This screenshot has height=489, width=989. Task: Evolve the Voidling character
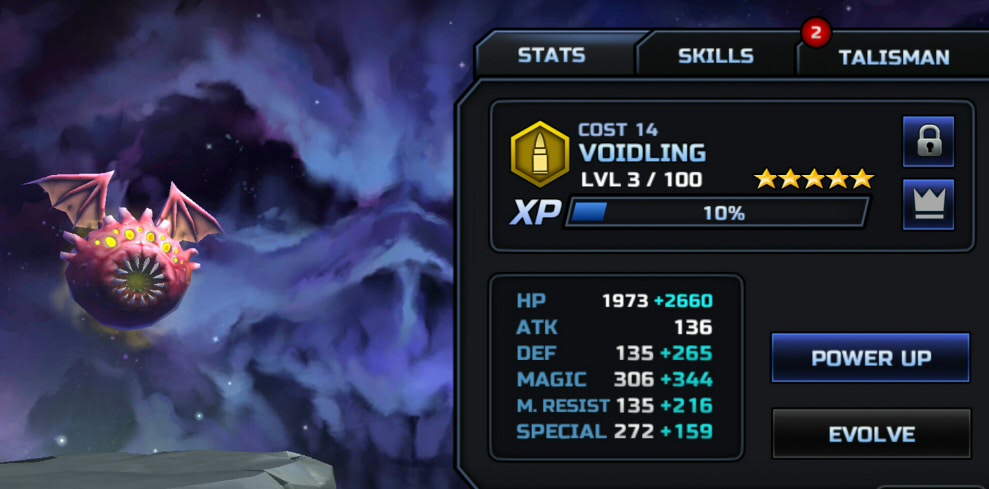[x=871, y=434]
